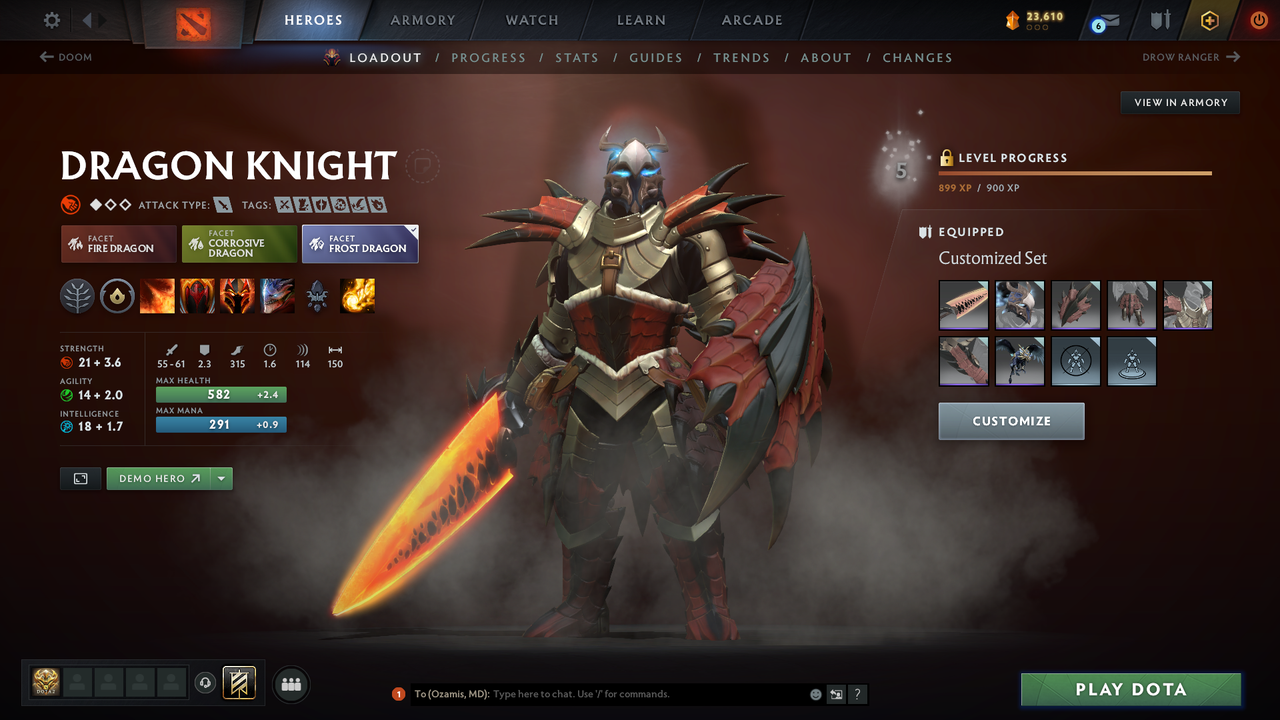Select the Breathe Fire ability icon
Screen dimensions: 1280x720
[157, 296]
